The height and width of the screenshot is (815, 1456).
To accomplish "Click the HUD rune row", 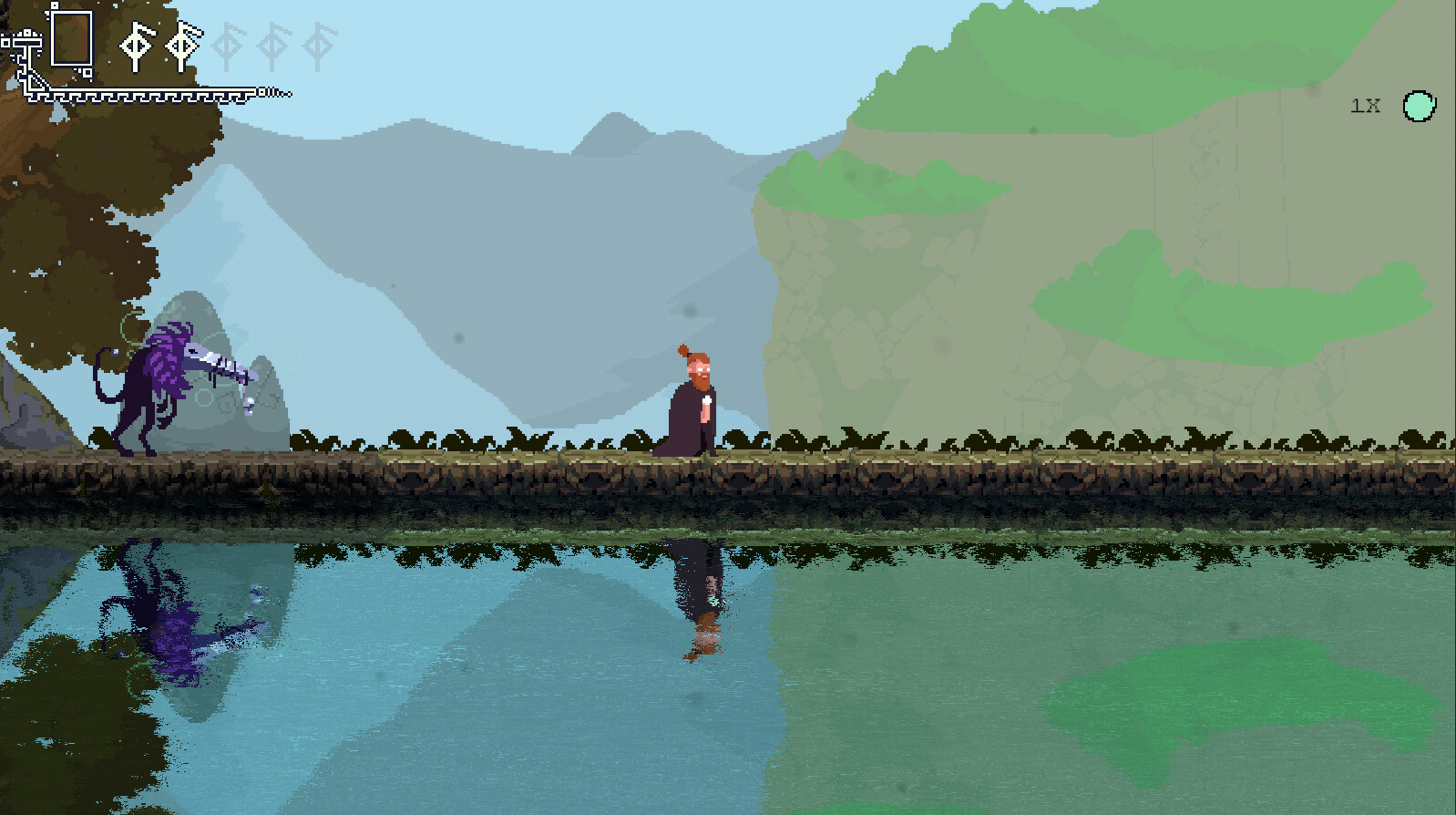I will (x=228, y=44).
